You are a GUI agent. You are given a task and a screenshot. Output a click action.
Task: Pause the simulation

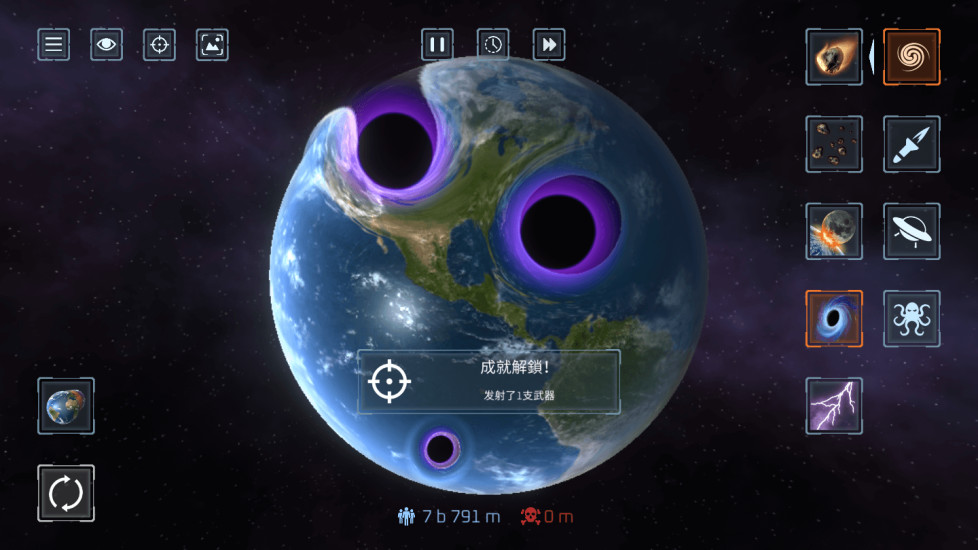[x=437, y=44]
